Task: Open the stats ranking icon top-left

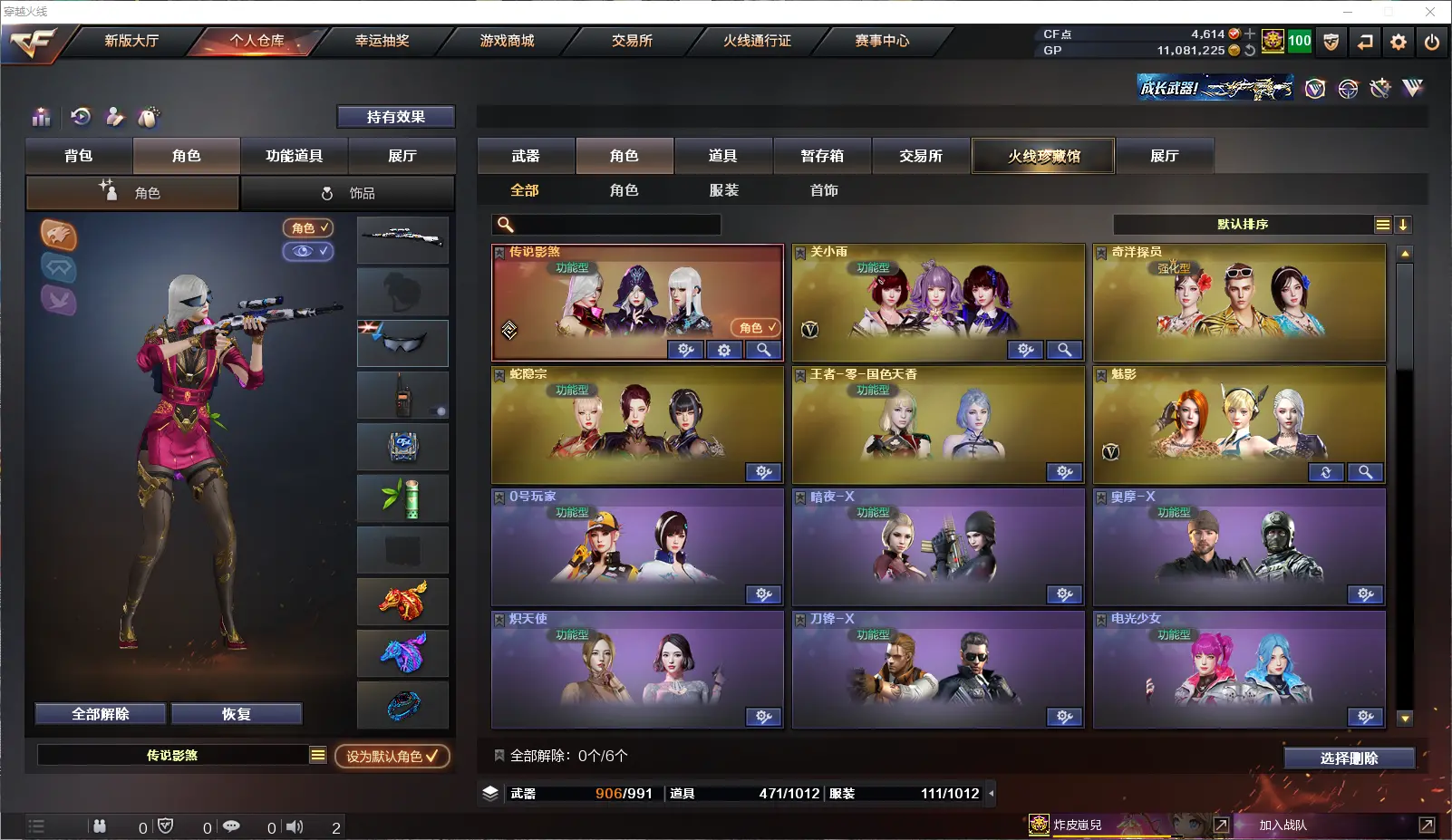Action: [41, 117]
